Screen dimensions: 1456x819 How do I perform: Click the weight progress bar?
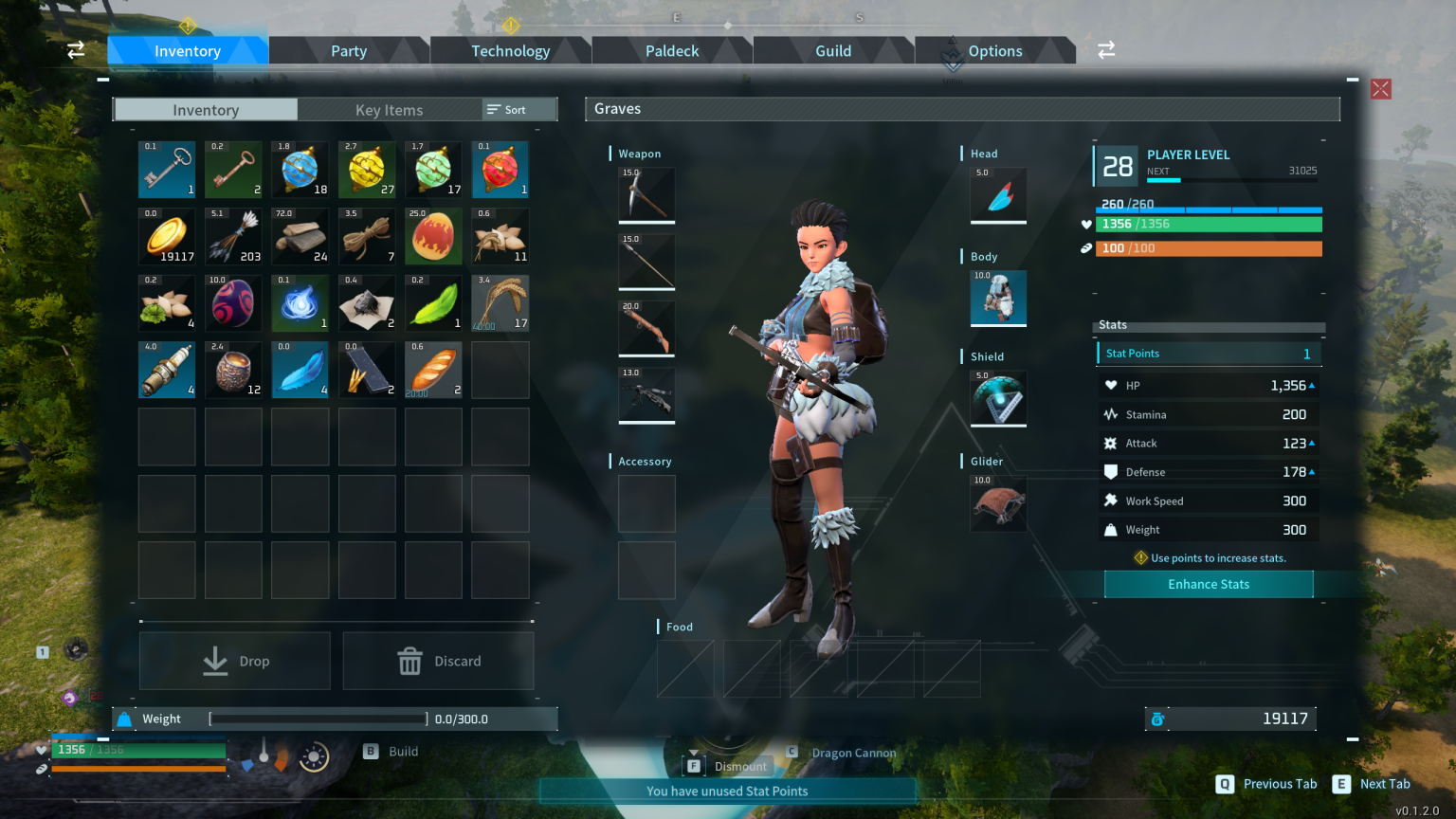click(318, 719)
